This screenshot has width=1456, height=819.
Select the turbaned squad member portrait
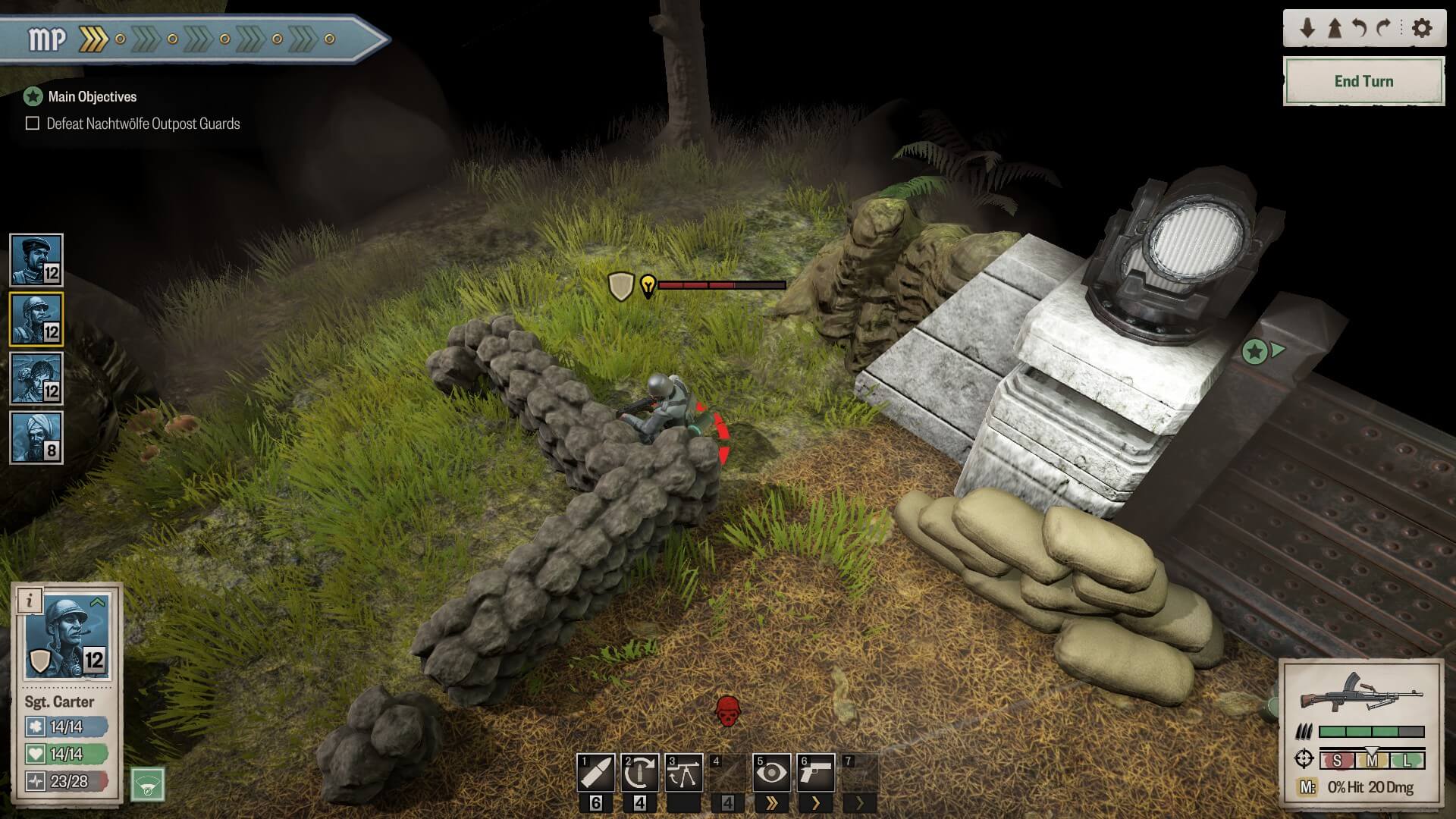tap(36, 438)
